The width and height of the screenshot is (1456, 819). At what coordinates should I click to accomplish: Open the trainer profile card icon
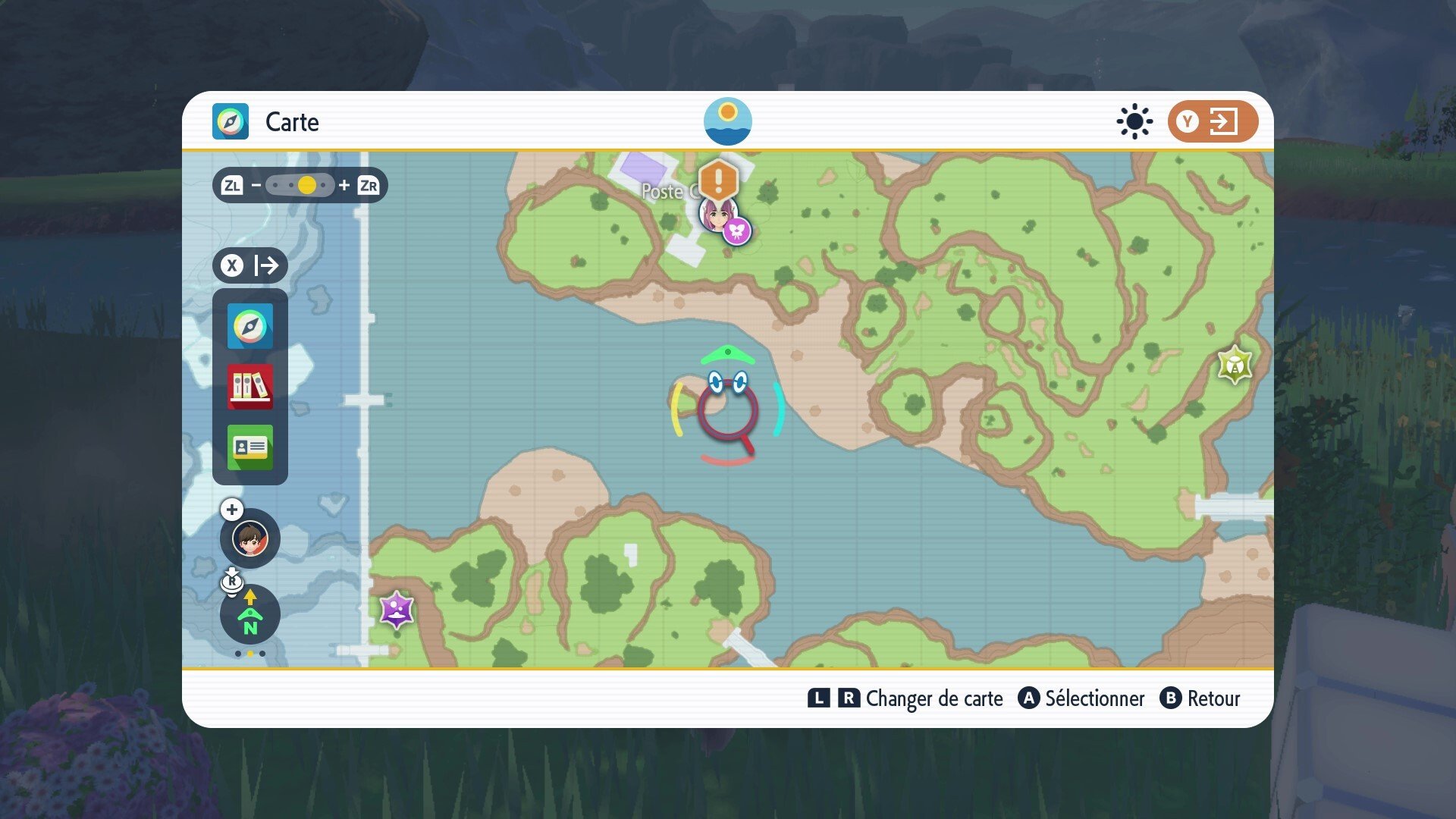click(x=250, y=447)
